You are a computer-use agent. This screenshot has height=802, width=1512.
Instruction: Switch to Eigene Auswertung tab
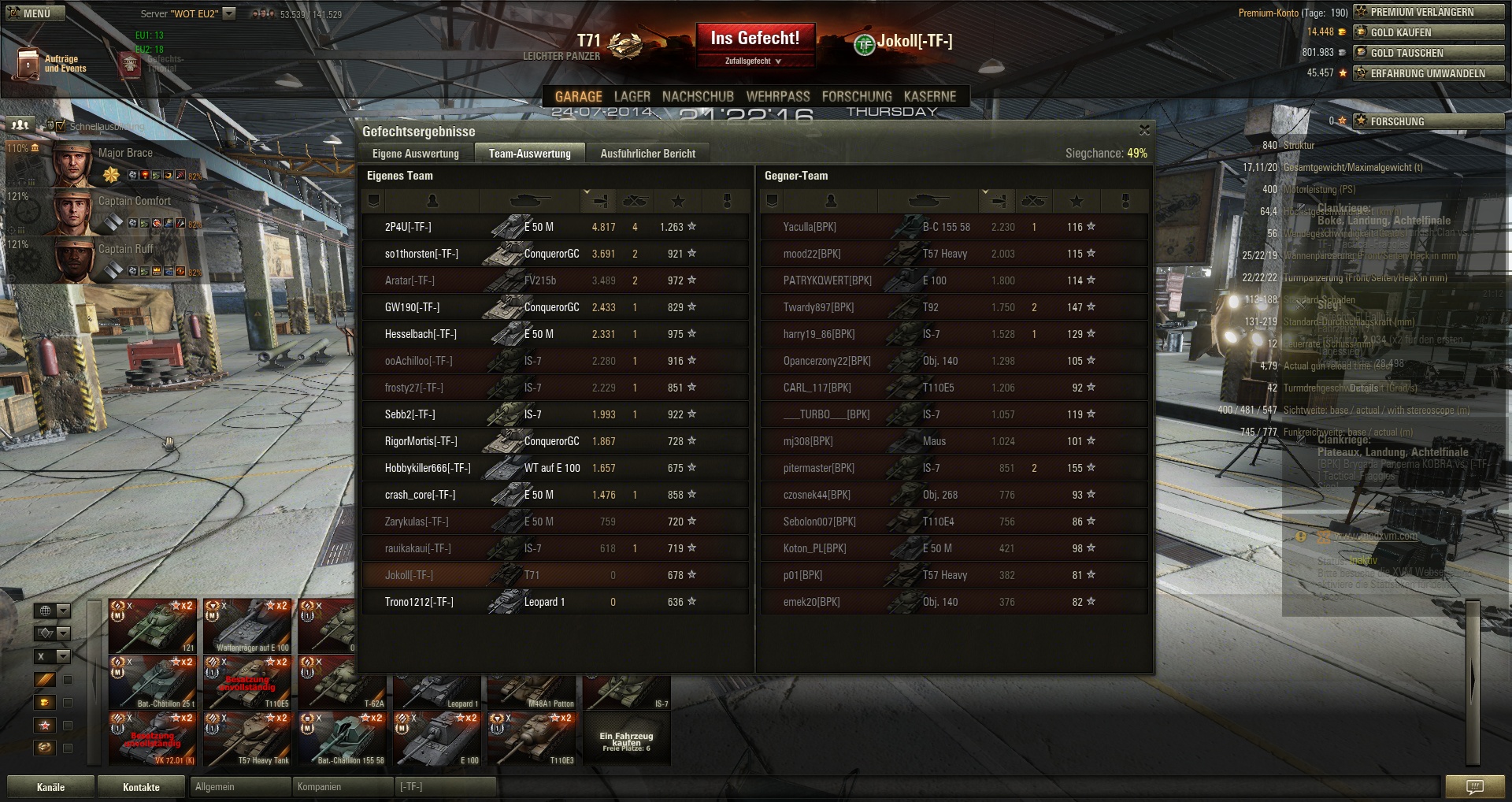point(415,154)
